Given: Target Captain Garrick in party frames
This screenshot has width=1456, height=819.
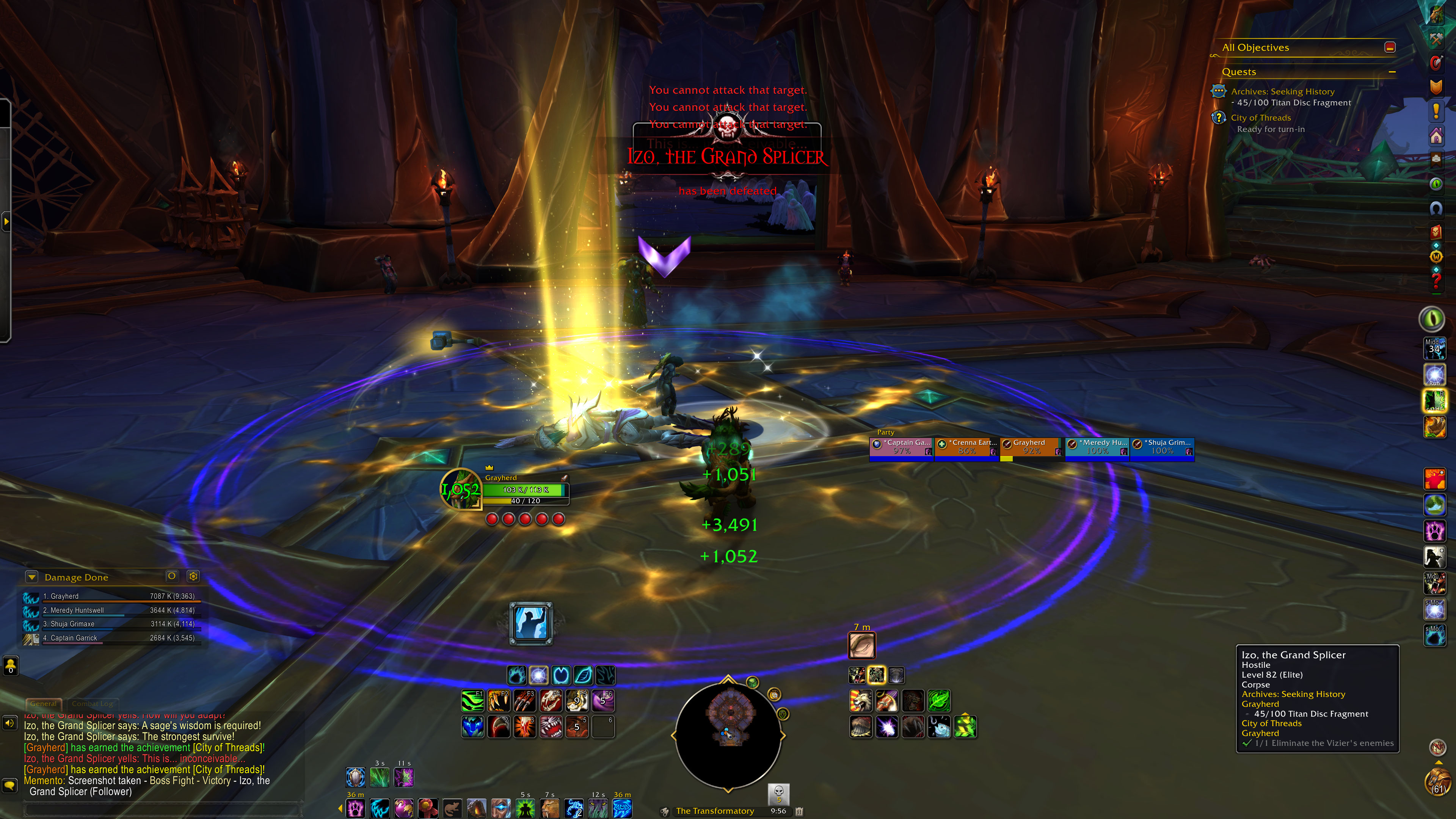Looking at the screenshot, I should pyautogui.click(x=902, y=447).
